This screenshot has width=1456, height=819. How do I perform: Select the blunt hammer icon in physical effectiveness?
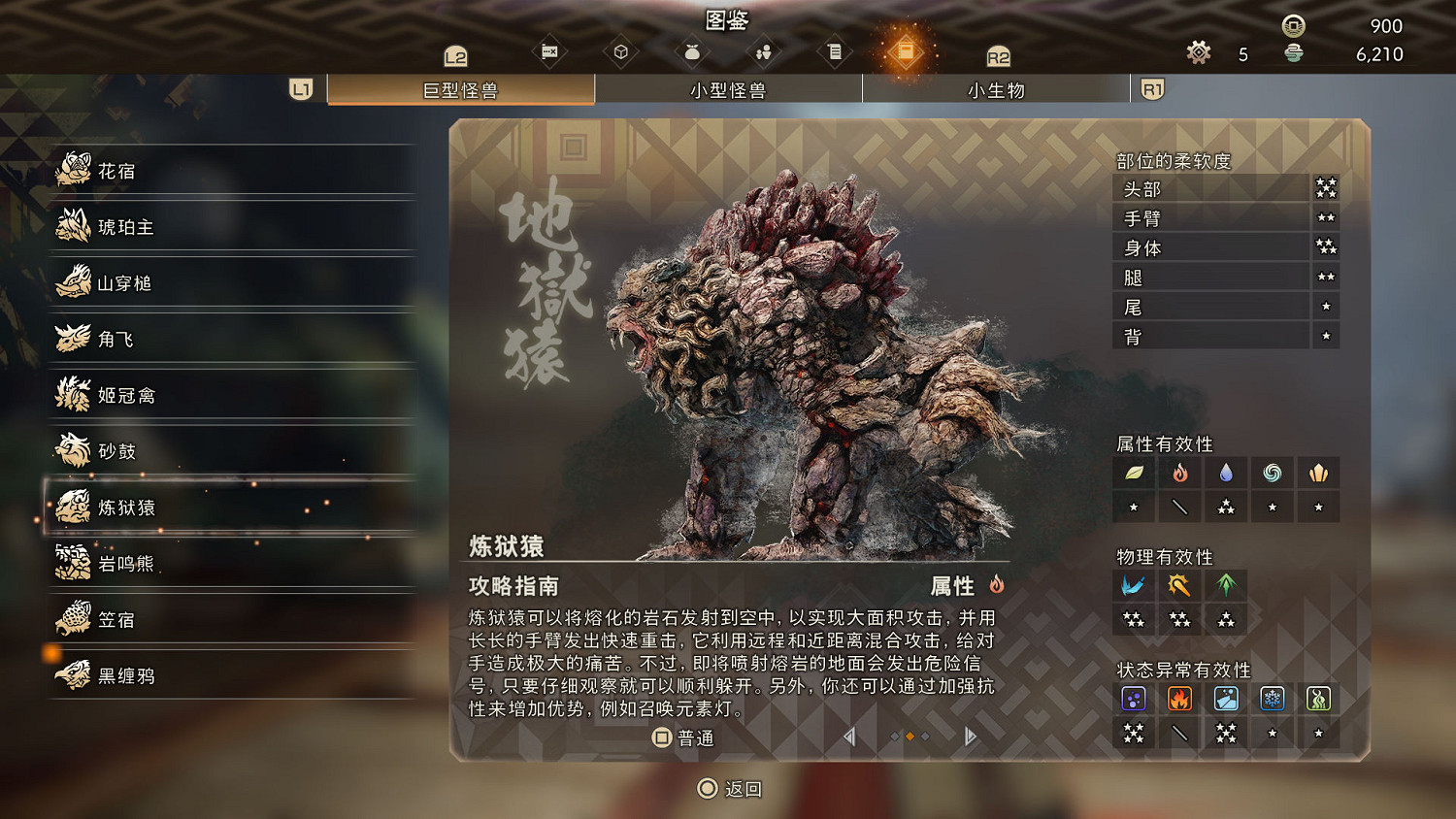1179,584
